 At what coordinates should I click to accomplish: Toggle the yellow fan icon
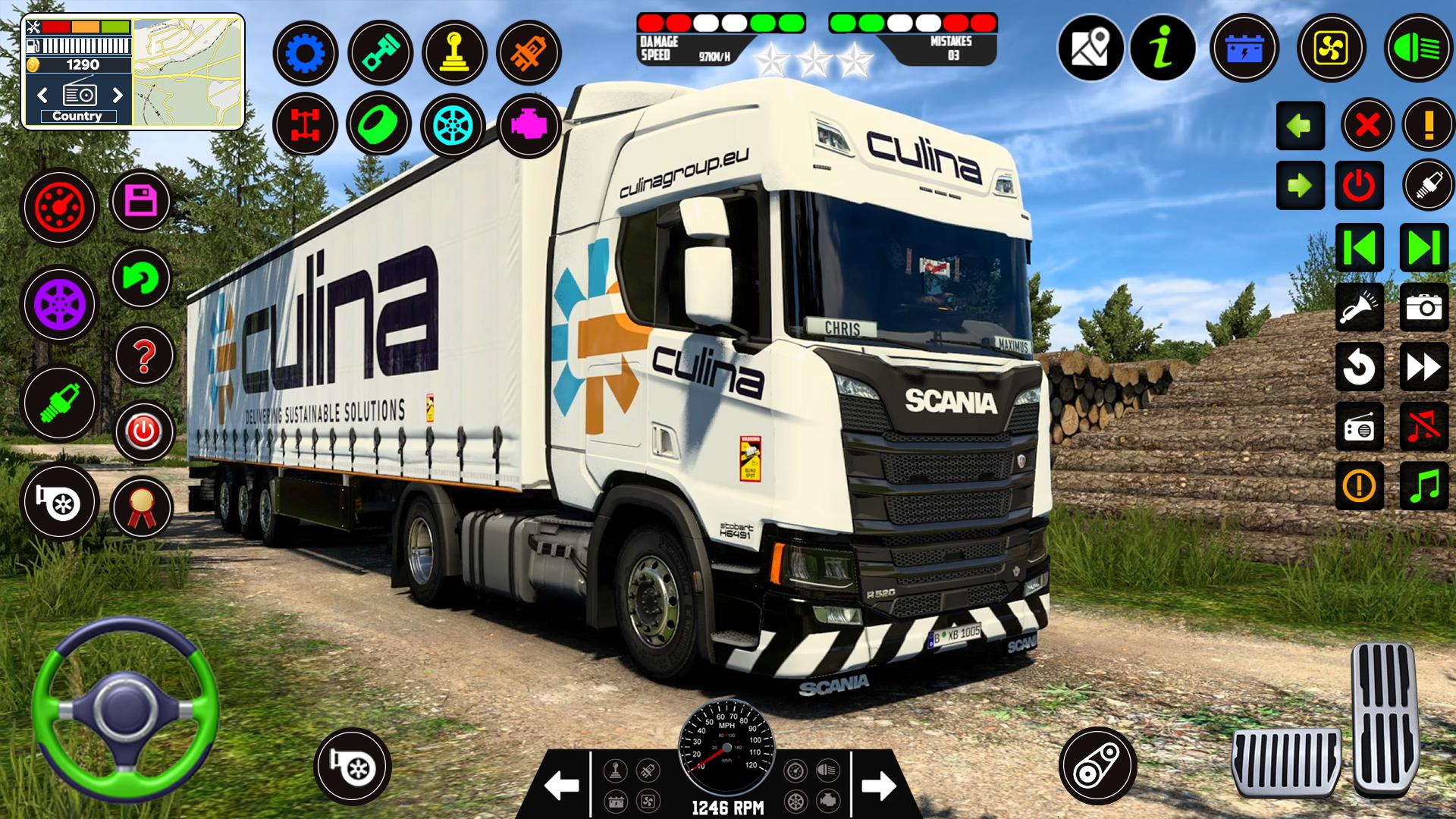click(1331, 48)
